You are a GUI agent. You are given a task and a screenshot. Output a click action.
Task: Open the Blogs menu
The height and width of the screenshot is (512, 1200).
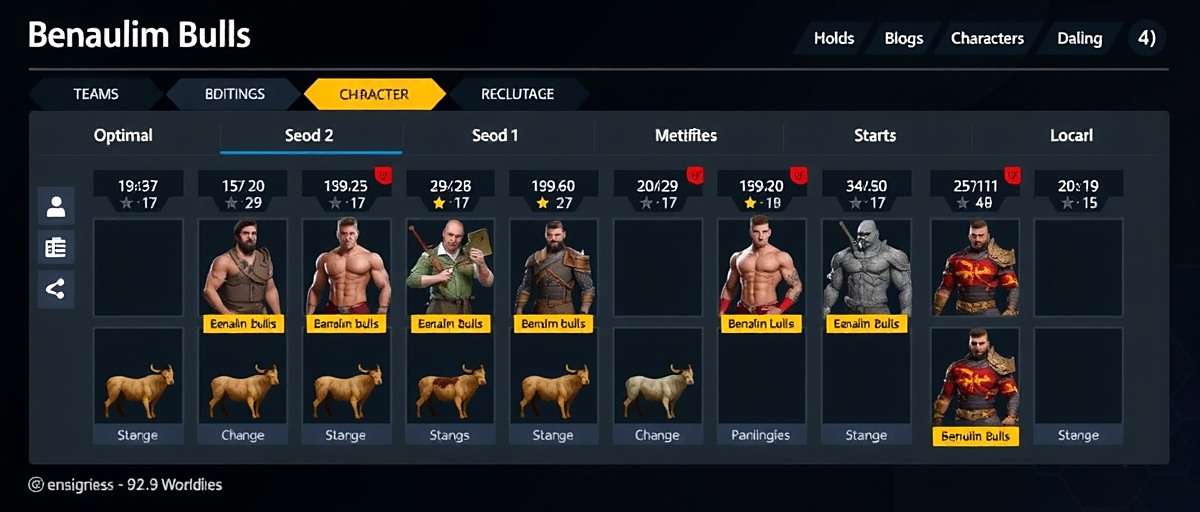tap(903, 39)
